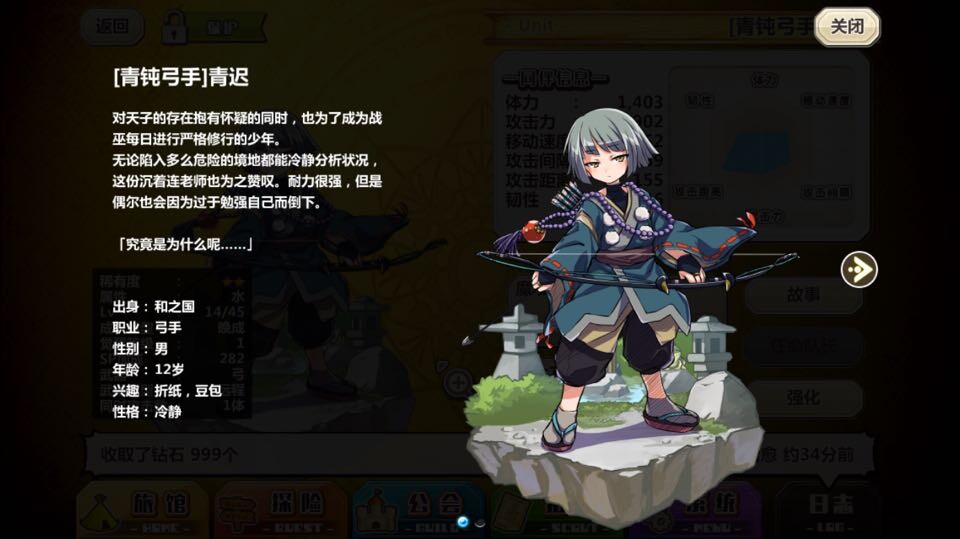Open the 故事 story button
This screenshot has height=539, width=960.
pyautogui.click(x=803, y=294)
